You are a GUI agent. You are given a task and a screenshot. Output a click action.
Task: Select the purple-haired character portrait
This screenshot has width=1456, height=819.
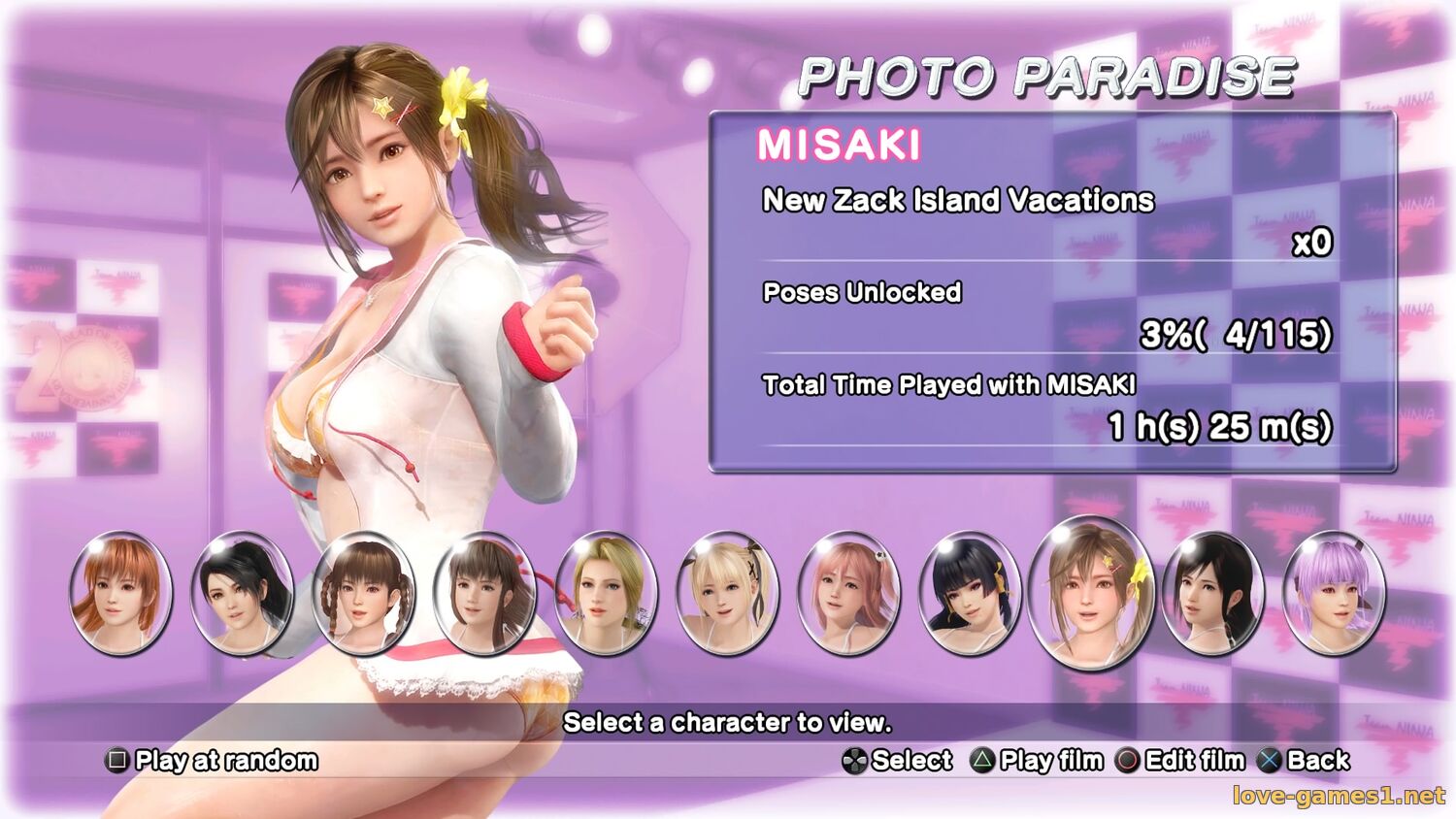(1334, 593)
